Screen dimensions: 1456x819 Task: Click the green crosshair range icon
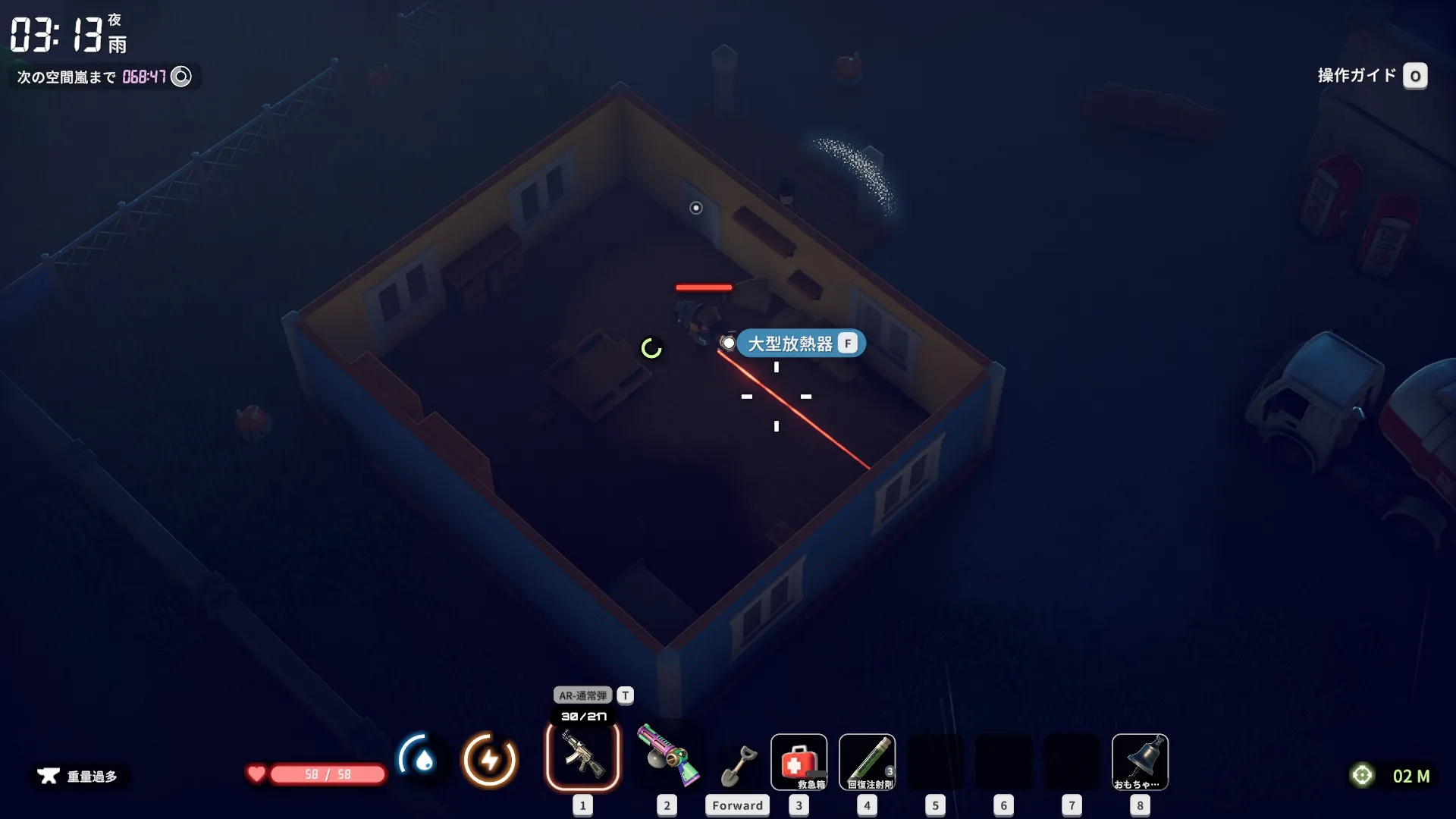(1363, 775)
